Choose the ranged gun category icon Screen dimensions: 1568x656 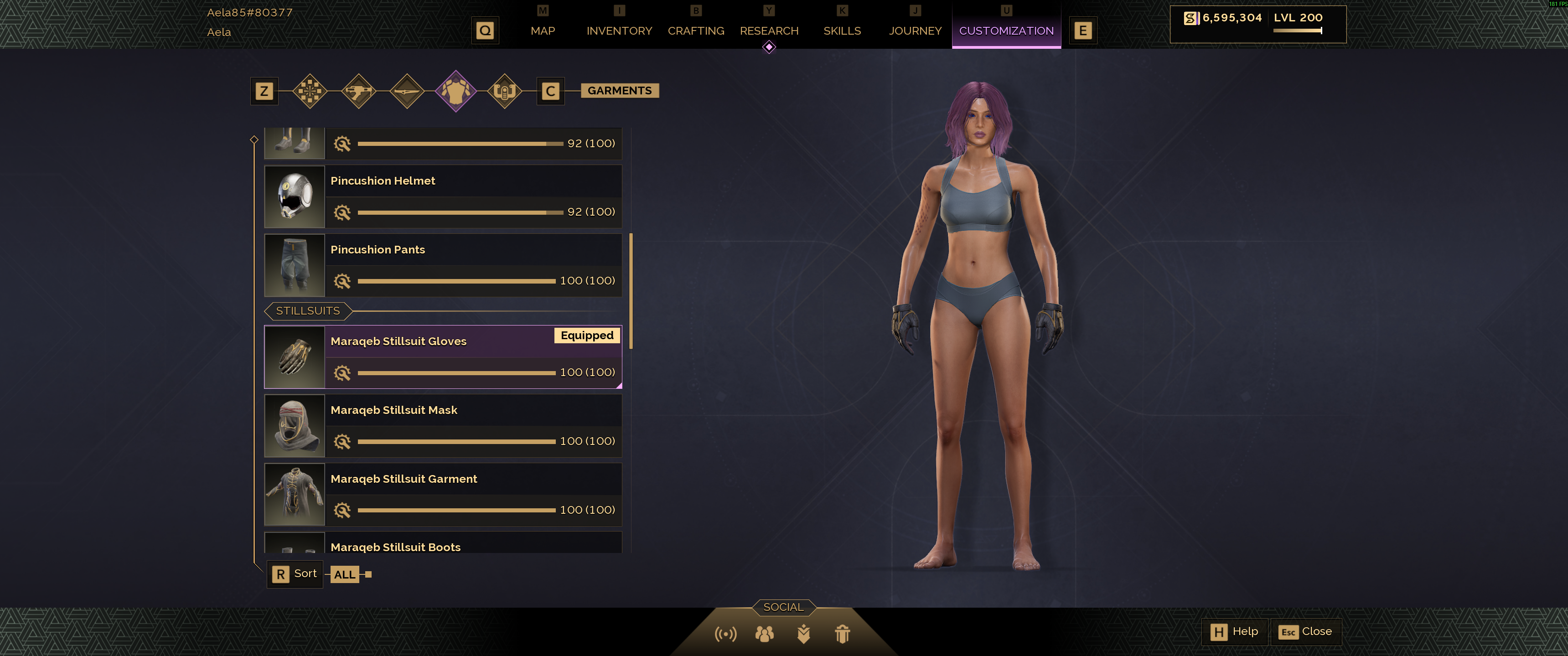(x=358, y=91)
